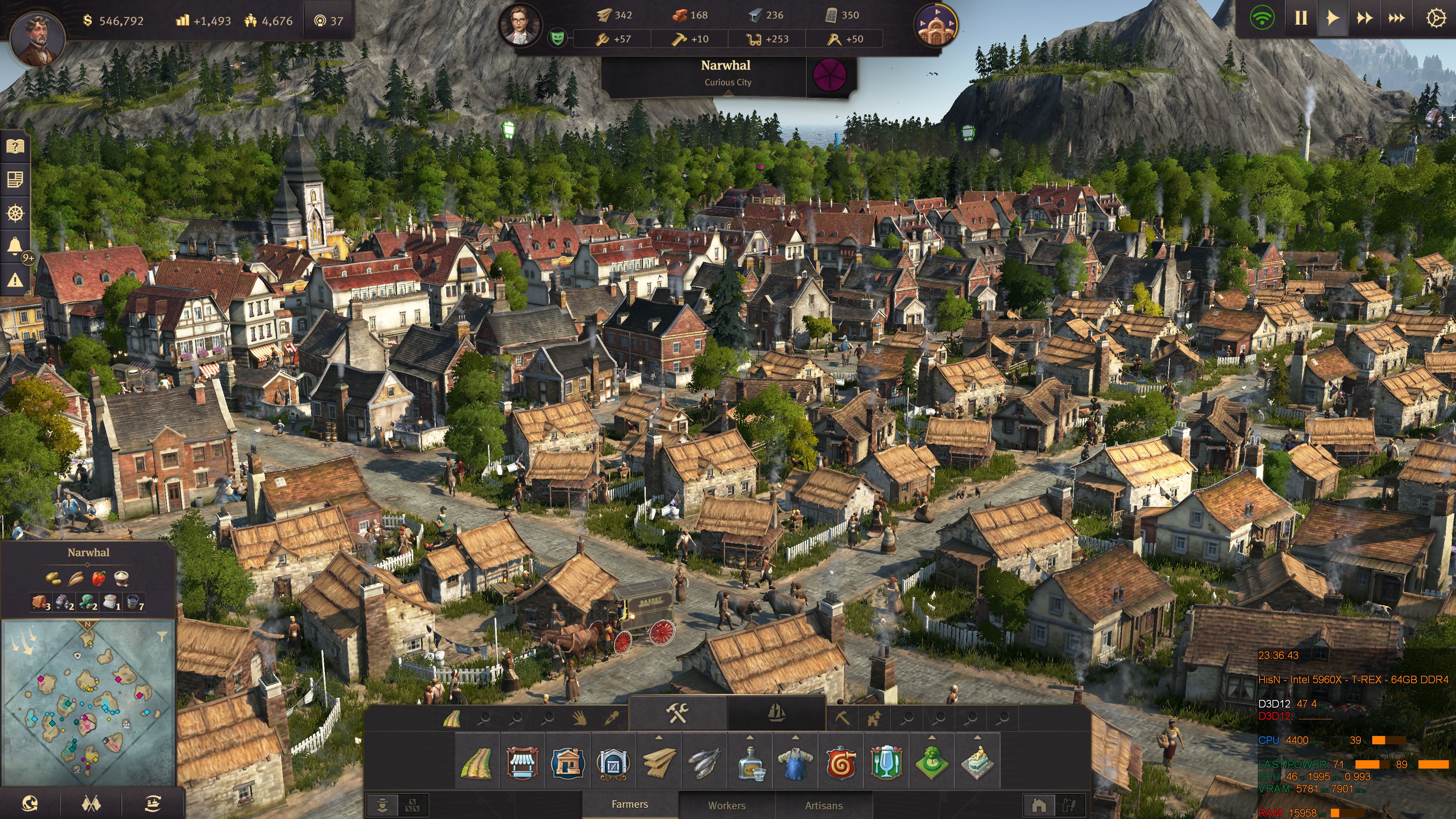The width and height of the screenshot is (1456, 819).
Task: Choose the pub glass-and-cutlery icon
Action: [886, 763]
